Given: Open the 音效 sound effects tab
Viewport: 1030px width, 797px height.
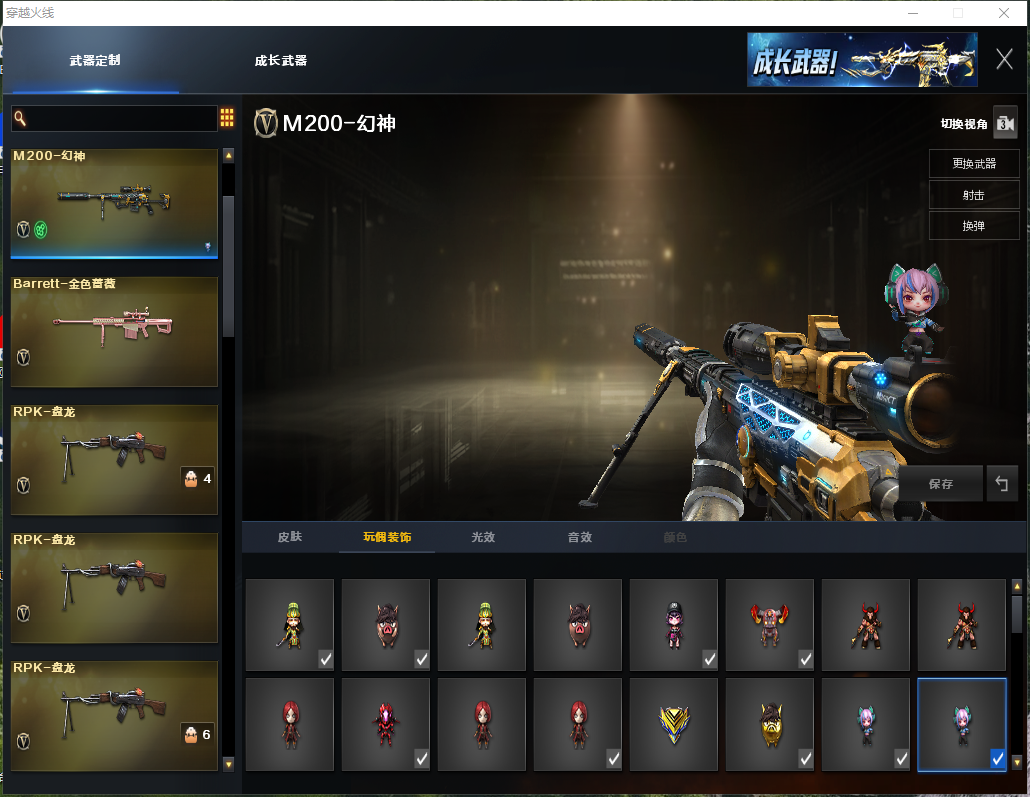Looking at the screenshot, I should (x=580, y=537).
